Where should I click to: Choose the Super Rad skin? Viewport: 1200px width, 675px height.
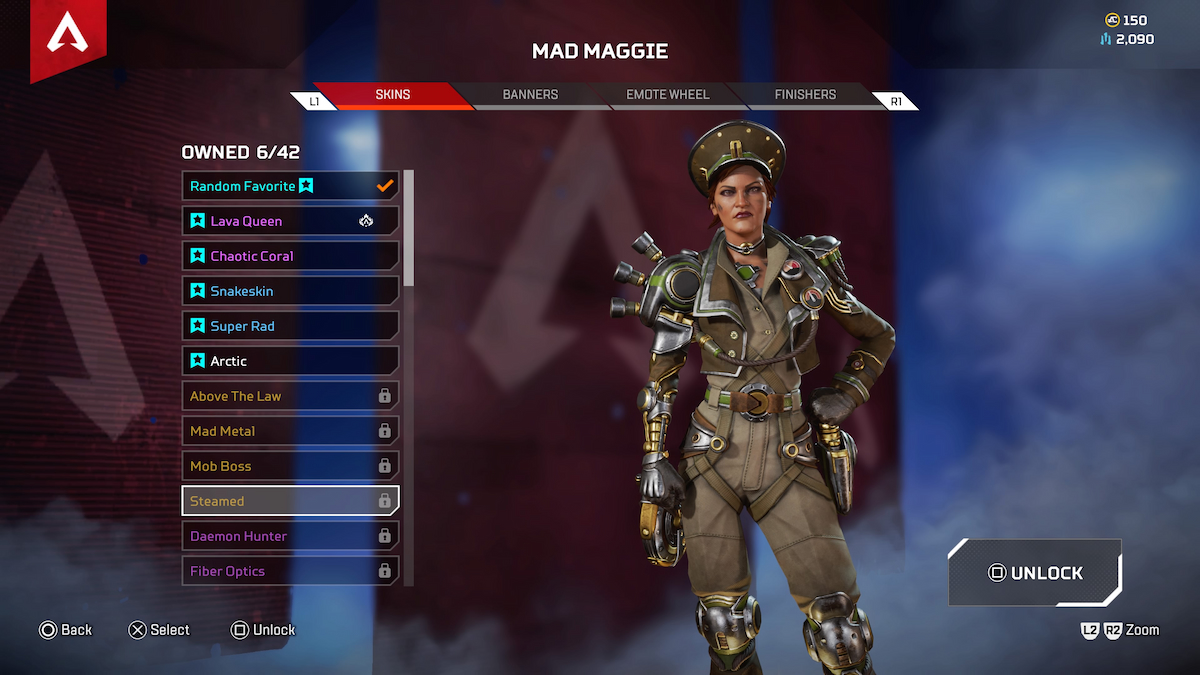click(x=290, y=326)
